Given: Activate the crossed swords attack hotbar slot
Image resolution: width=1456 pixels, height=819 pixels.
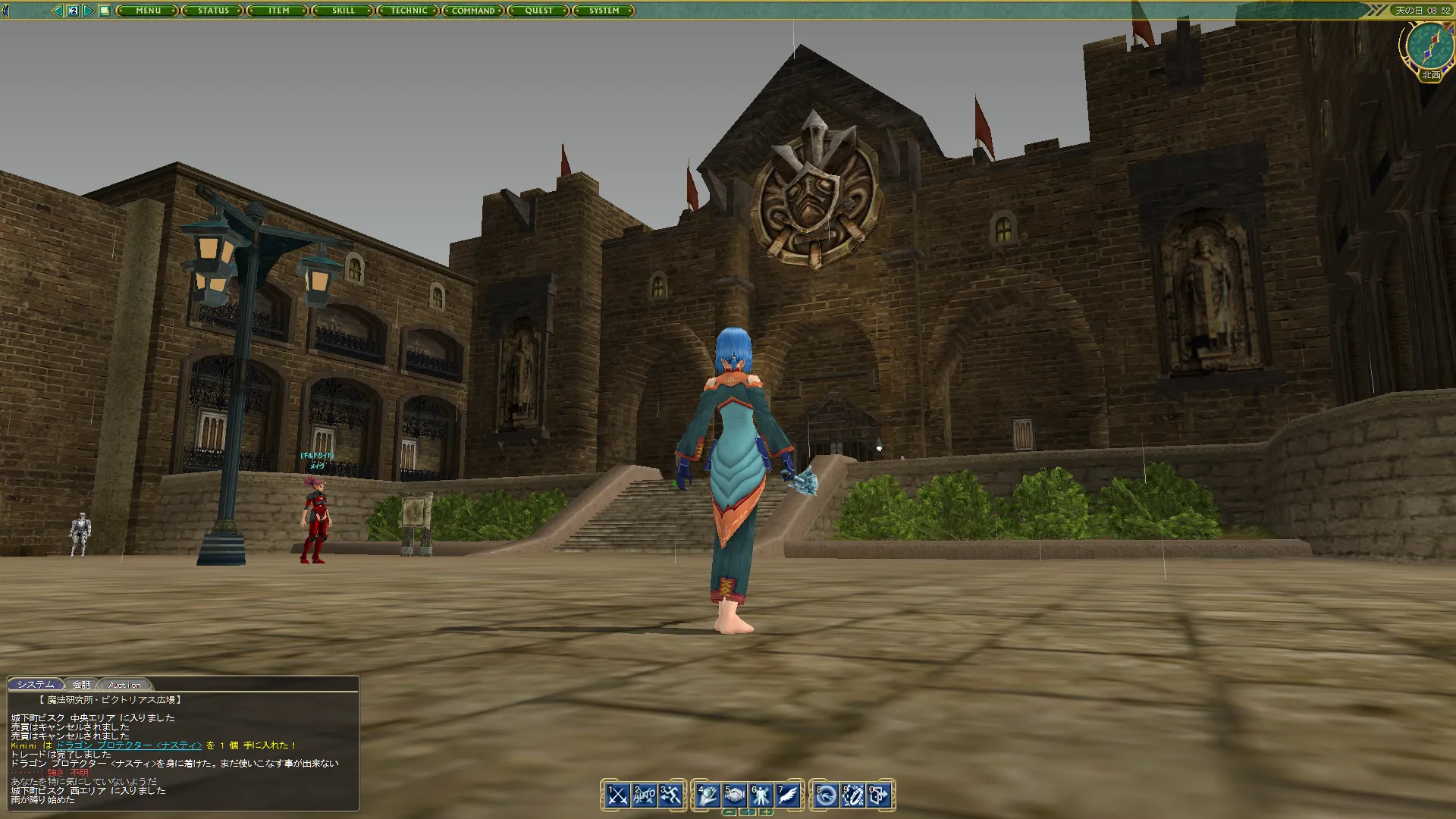Looking at the screenshot, I should point(617,795).
